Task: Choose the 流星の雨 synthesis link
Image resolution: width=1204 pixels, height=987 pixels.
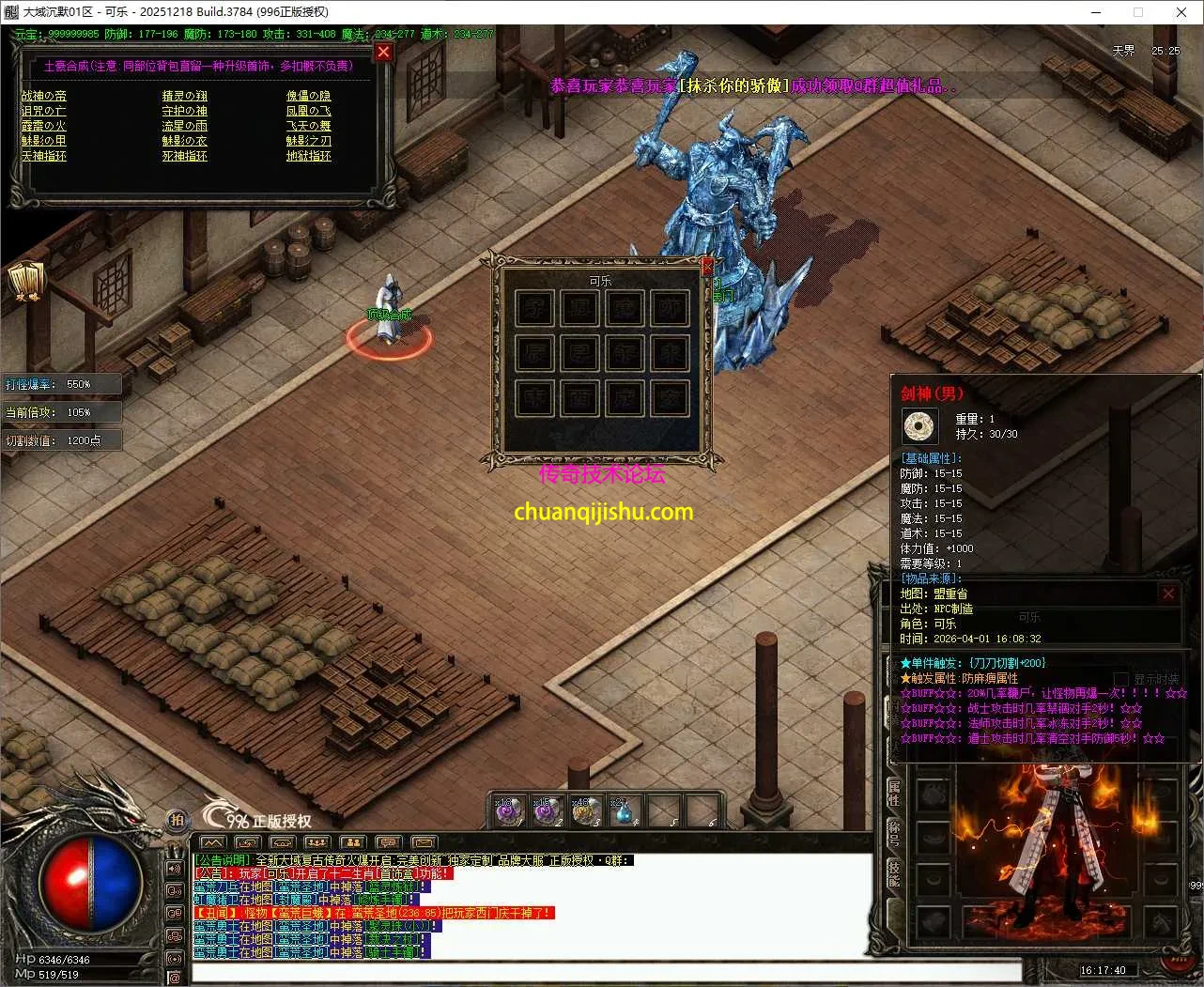Action: (184, 126)
